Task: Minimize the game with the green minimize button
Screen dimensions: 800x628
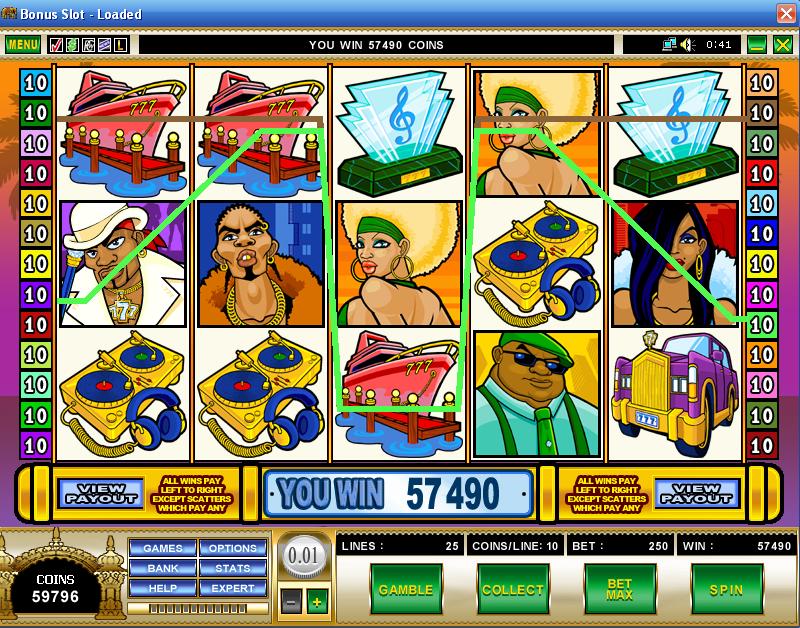Action: pyautogui.click(x=757, y=45)
